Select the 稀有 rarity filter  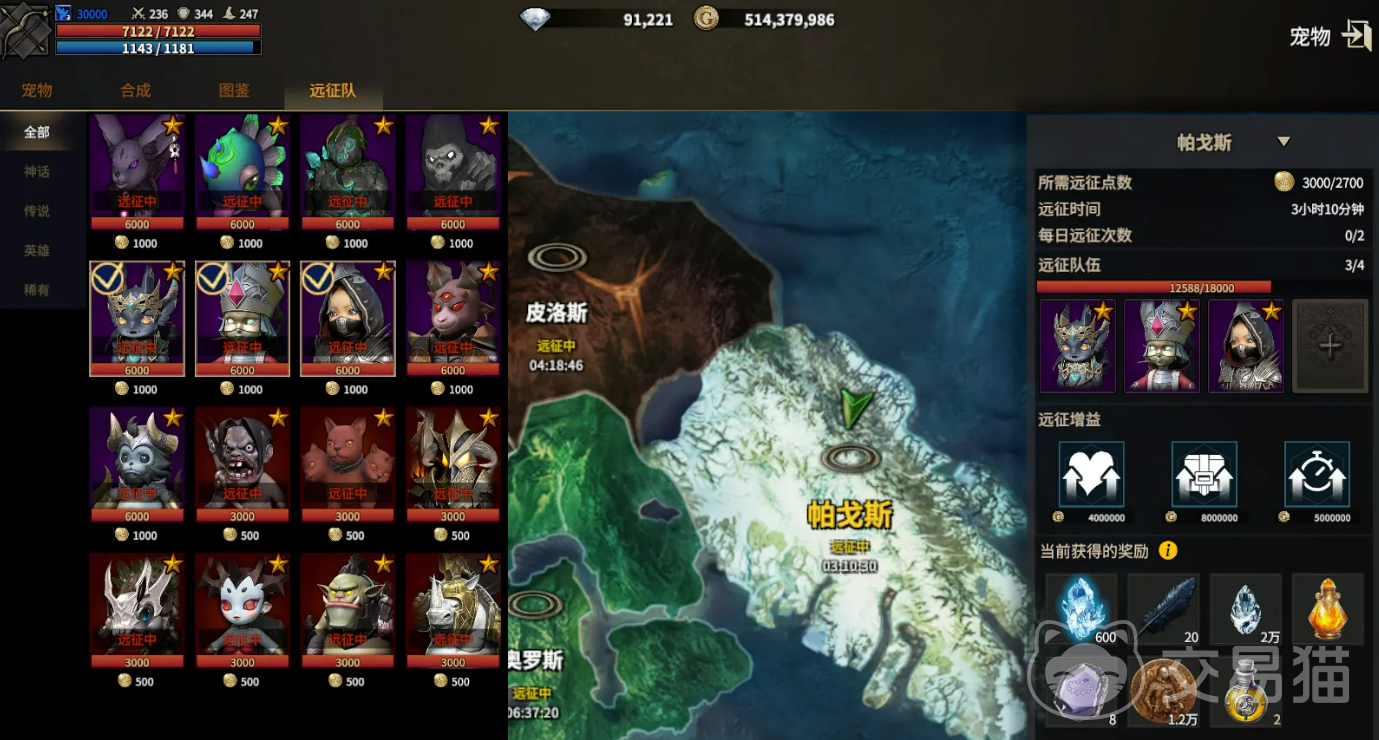pos(37,290)
